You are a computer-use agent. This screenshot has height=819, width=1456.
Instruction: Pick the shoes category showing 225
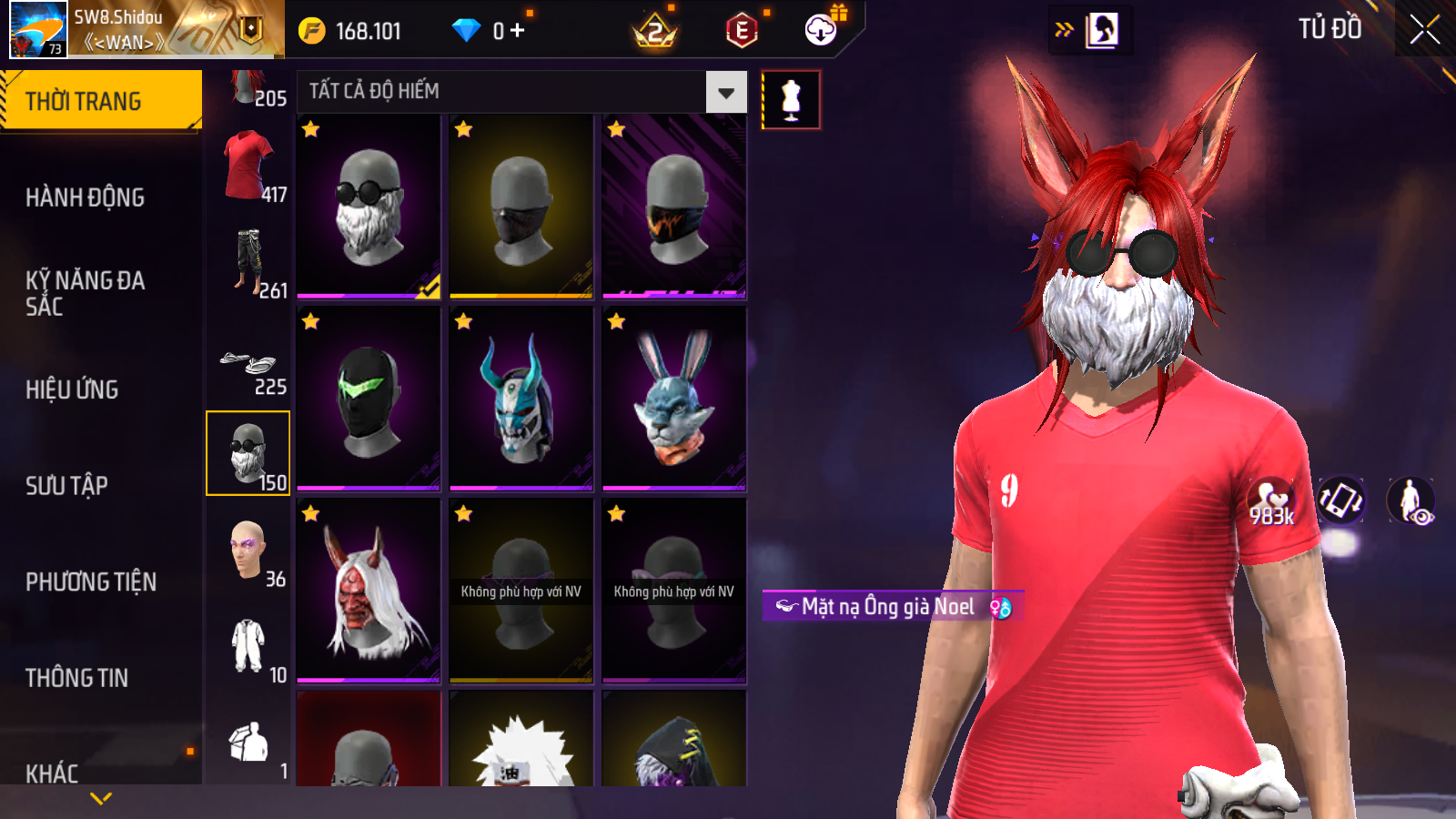tap(248, 366)
